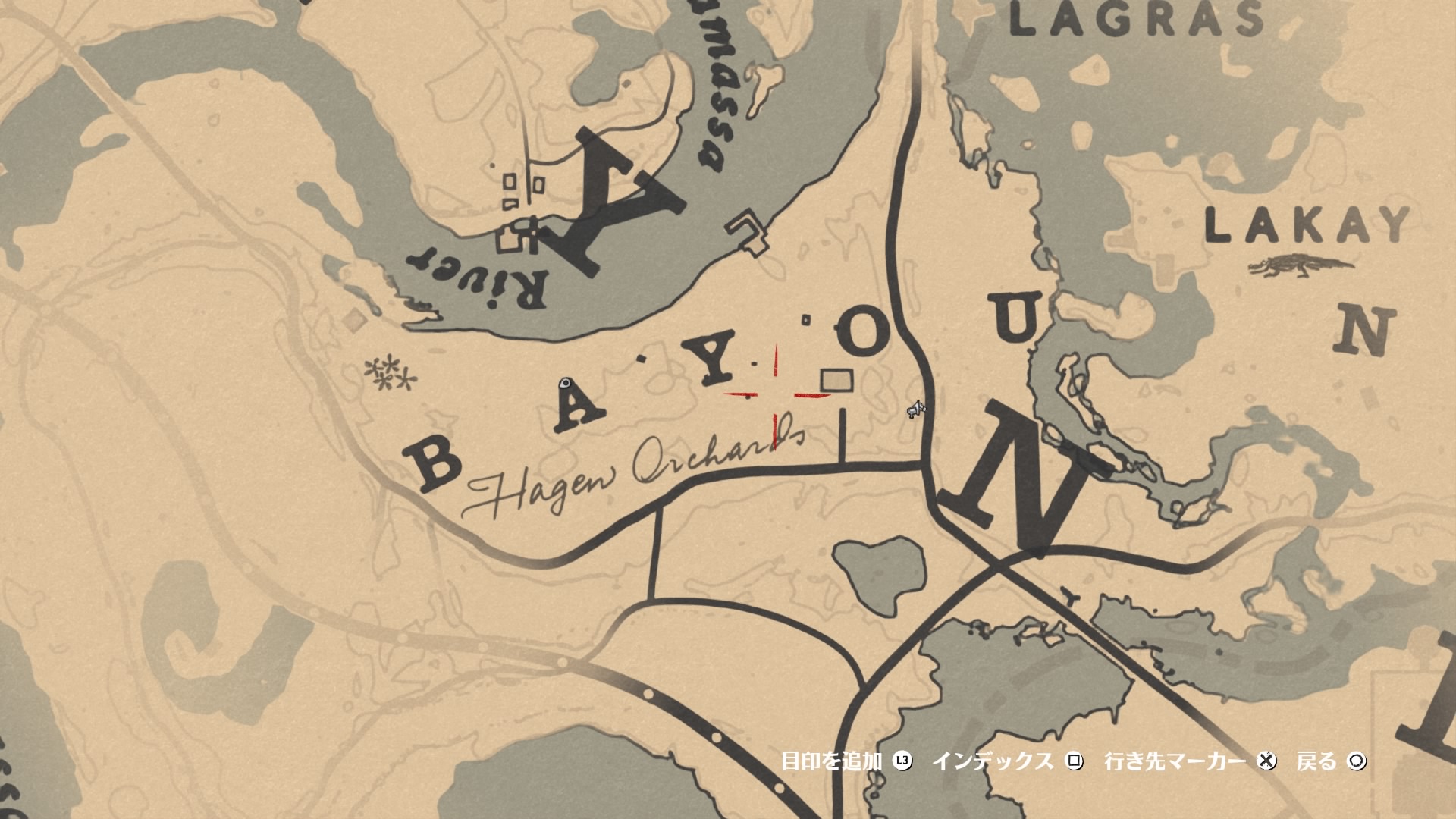Screen dimensions: 1456x819
Task: Select the building rectangle at Hagen Orchards
Action: click(x=837, y=381)
